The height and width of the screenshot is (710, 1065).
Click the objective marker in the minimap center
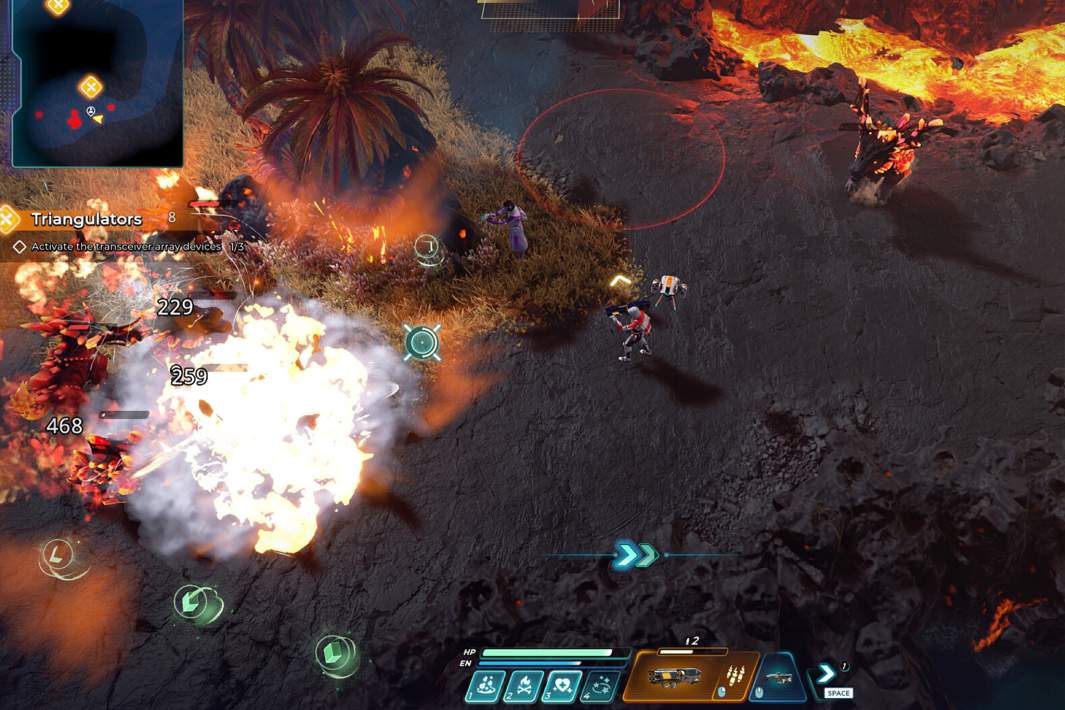pos(91,87)
